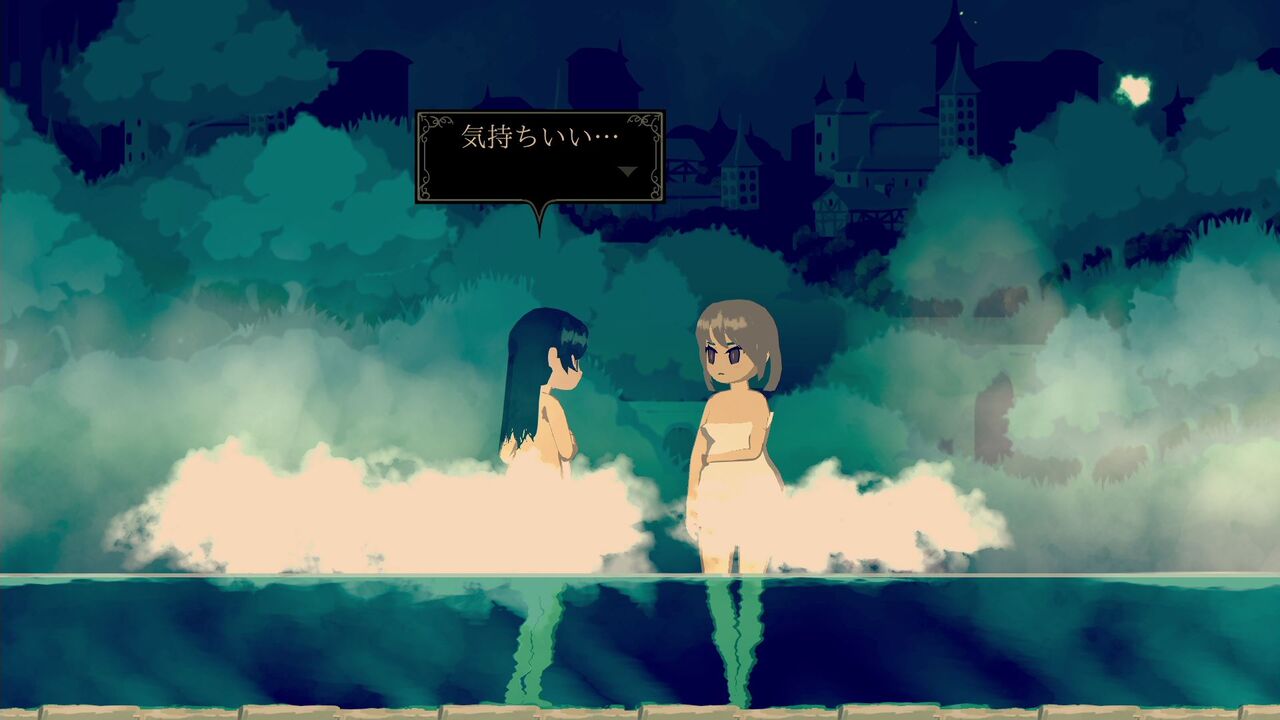The width and height of the screenshot is (1280, 720).
Task: Click the glowing moon in the night sky
Action: pos(1133,90)
